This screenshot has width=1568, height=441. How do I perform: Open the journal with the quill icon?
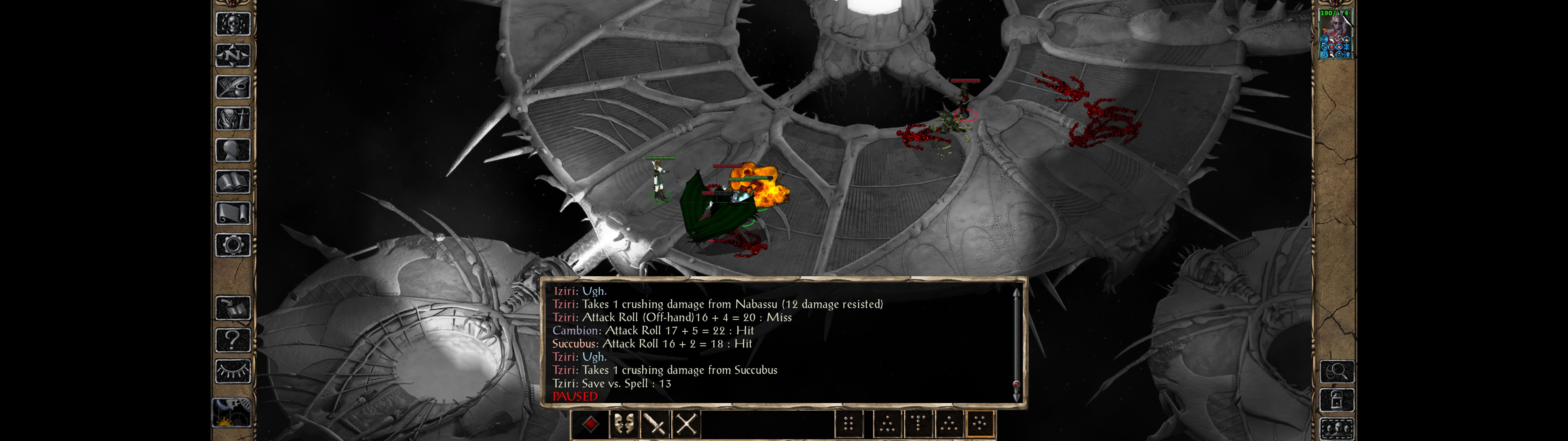[x=233, y=87]
